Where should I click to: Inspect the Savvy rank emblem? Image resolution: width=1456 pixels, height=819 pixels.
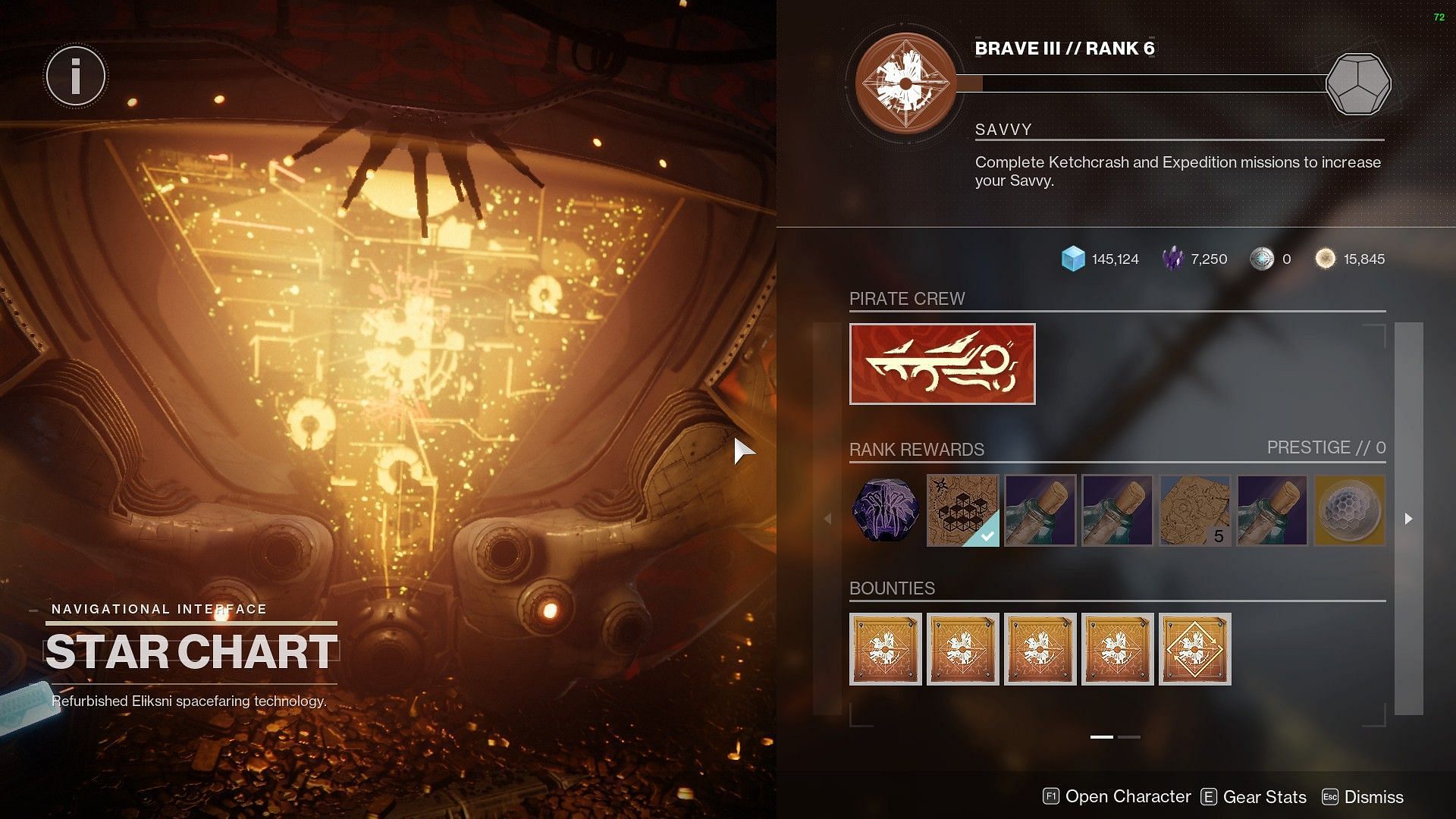coord(905,83)
